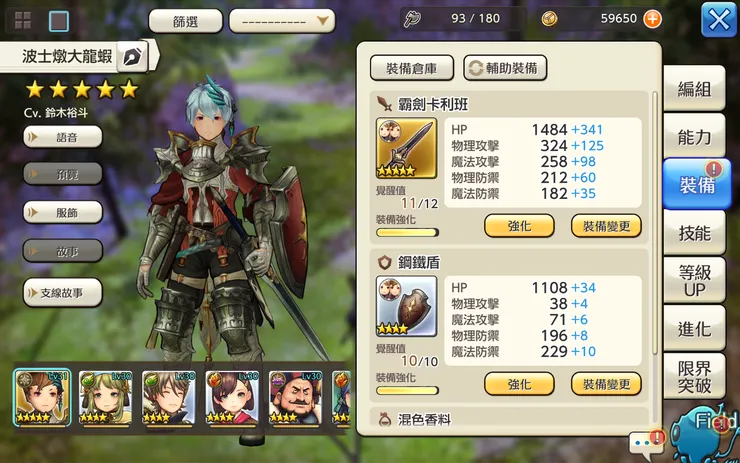Open the 等級UP level up tab
The image size is (740, 463).
pos(694,281)
